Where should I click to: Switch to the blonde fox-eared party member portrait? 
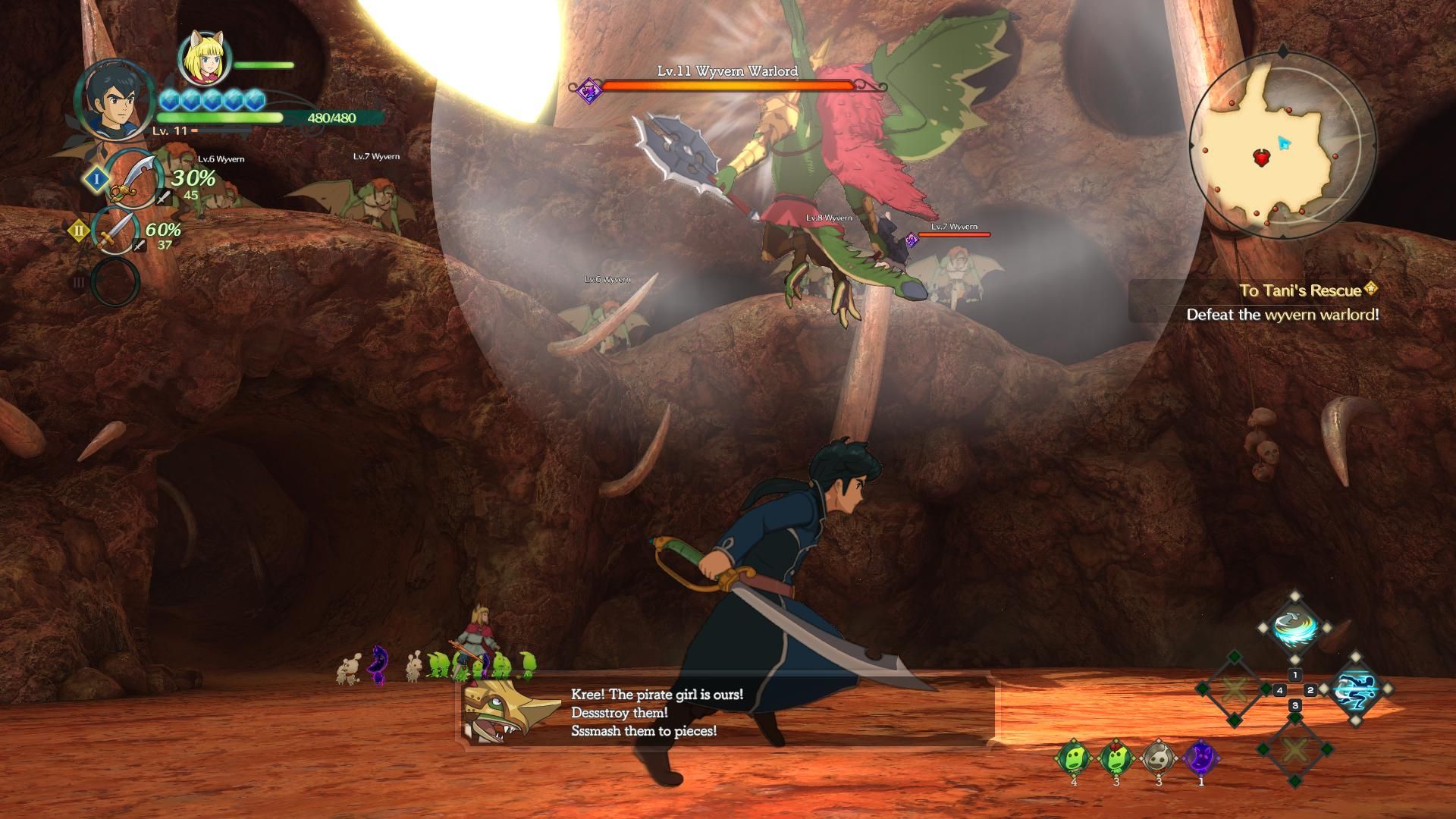point(203,59)
